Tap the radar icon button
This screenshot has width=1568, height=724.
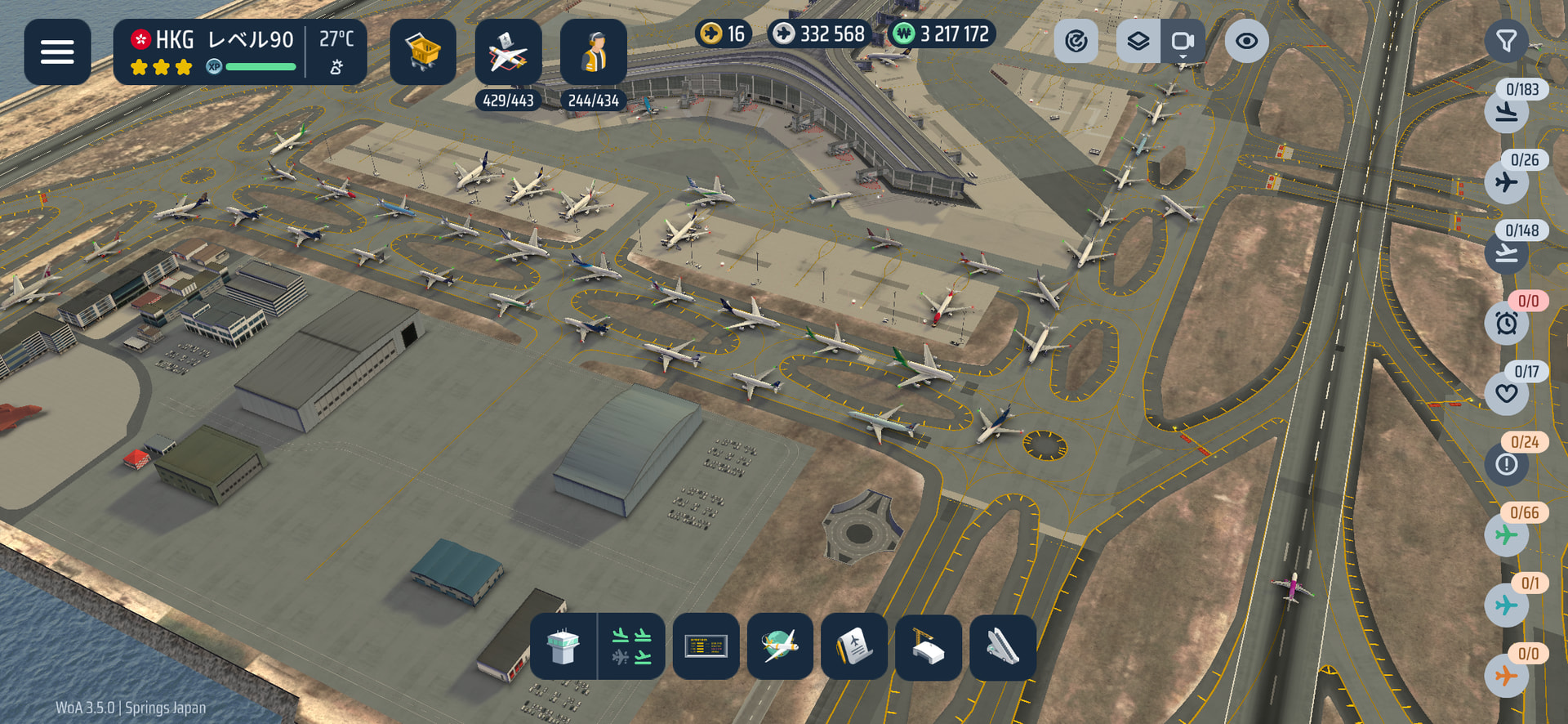[1076, 41]
